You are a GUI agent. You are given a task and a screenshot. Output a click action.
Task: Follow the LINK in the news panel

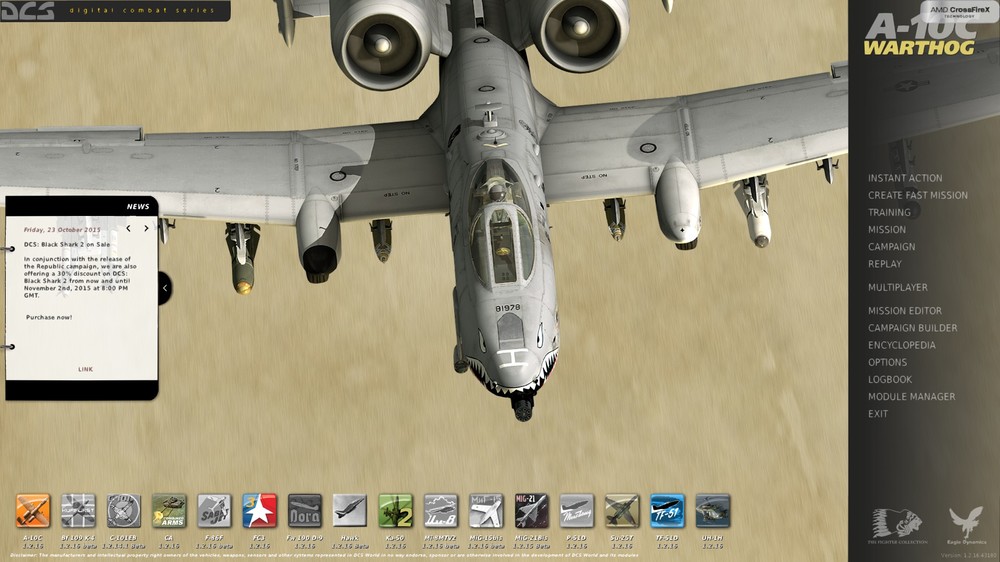pyautogui.click(x=85, y=369)
